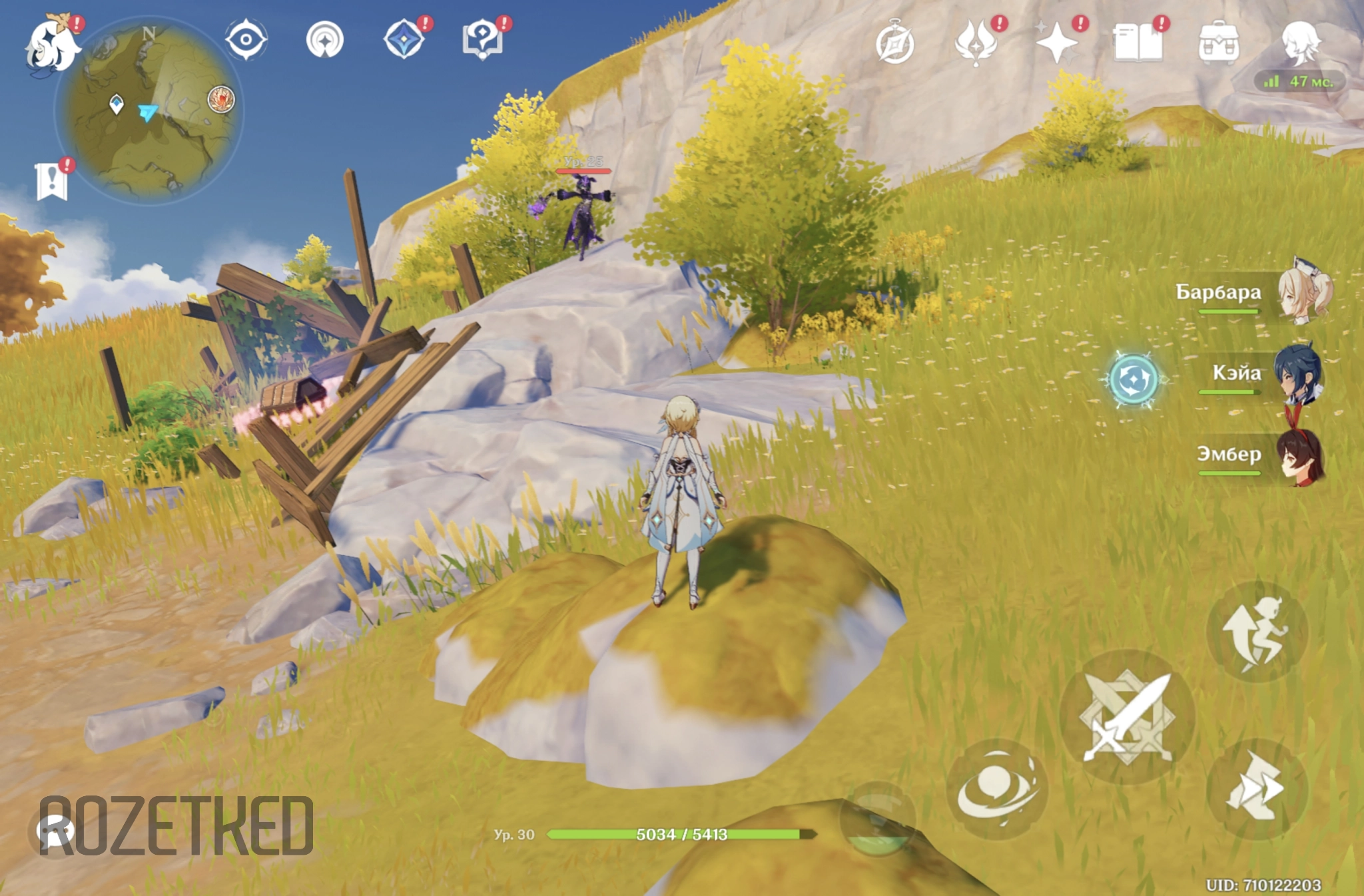This screenshot has height=896, width=1364.
Task: Open the Wish star icon
Action: pos(1057,43)
